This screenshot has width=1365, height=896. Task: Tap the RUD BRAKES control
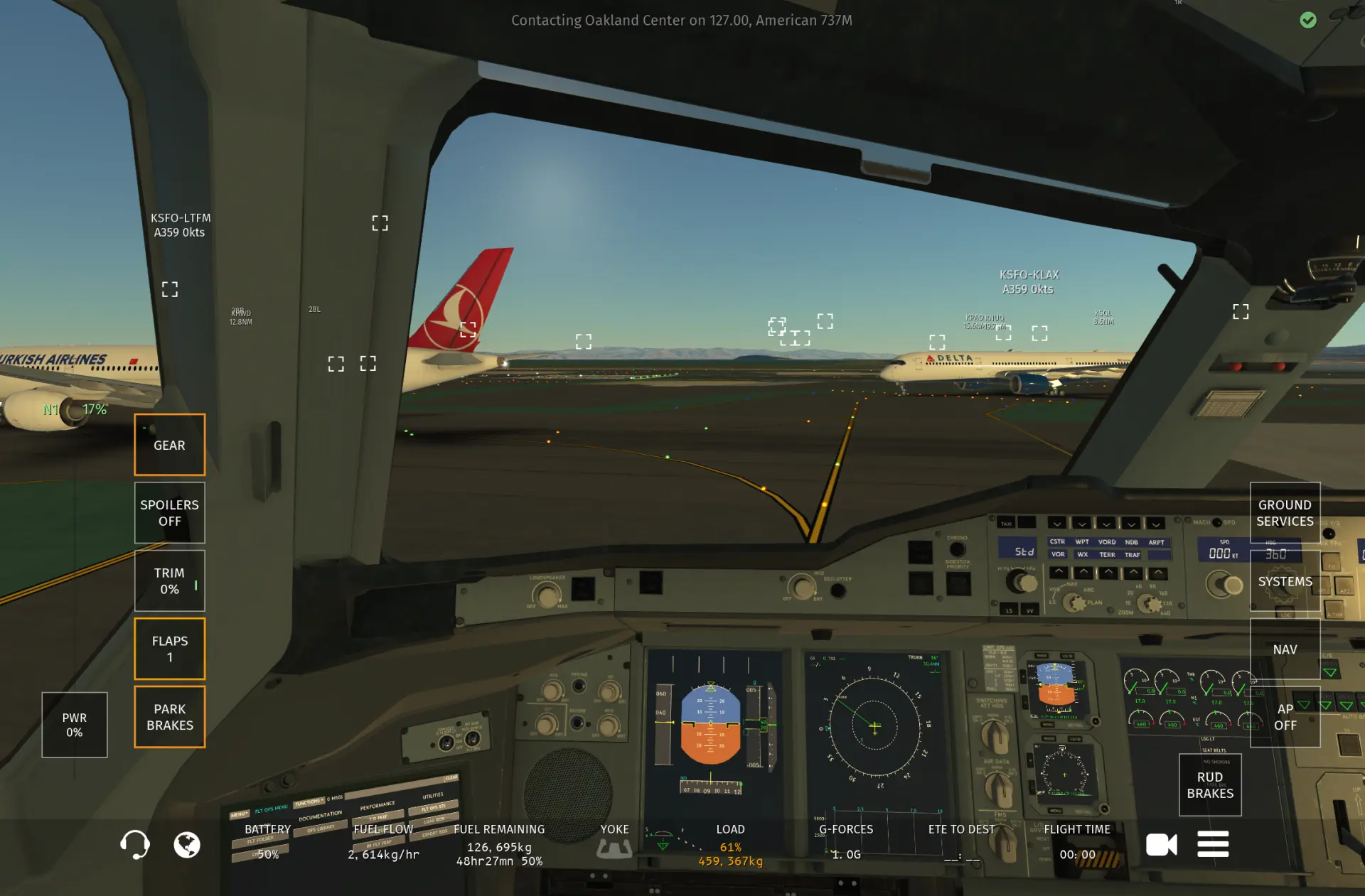click(1210, 784)
